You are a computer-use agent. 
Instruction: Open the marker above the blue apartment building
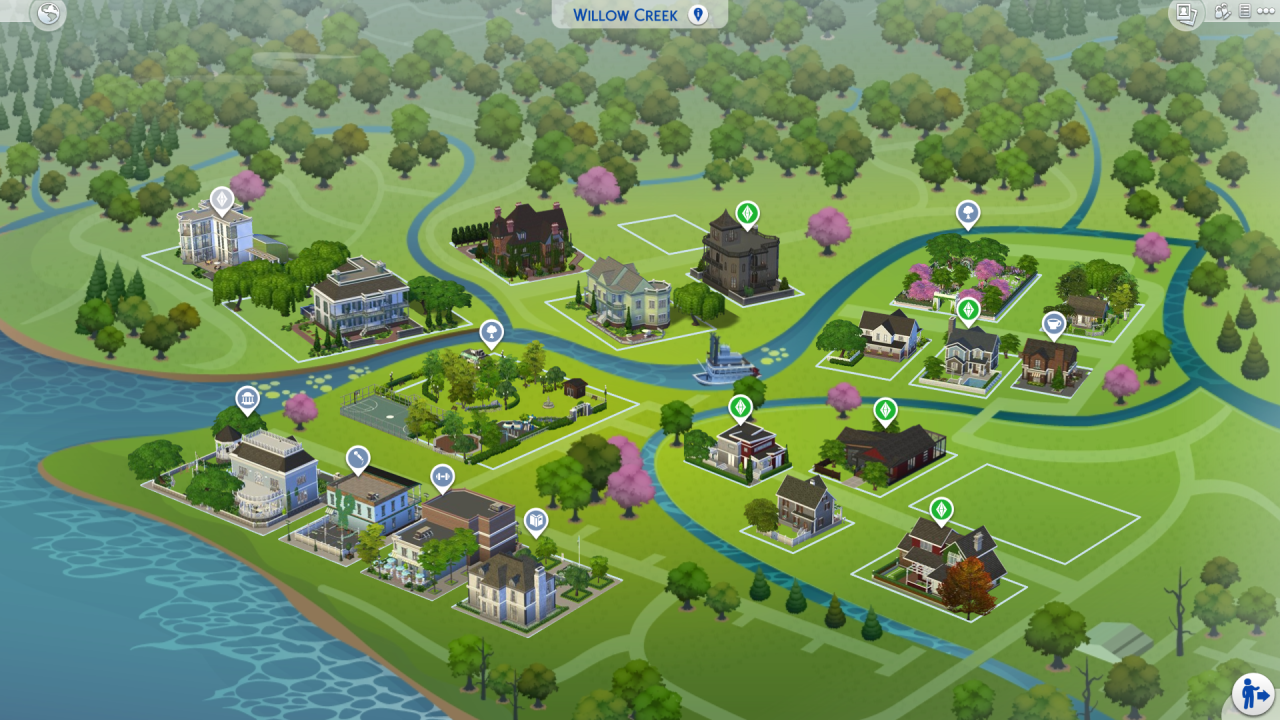point(222,200)
